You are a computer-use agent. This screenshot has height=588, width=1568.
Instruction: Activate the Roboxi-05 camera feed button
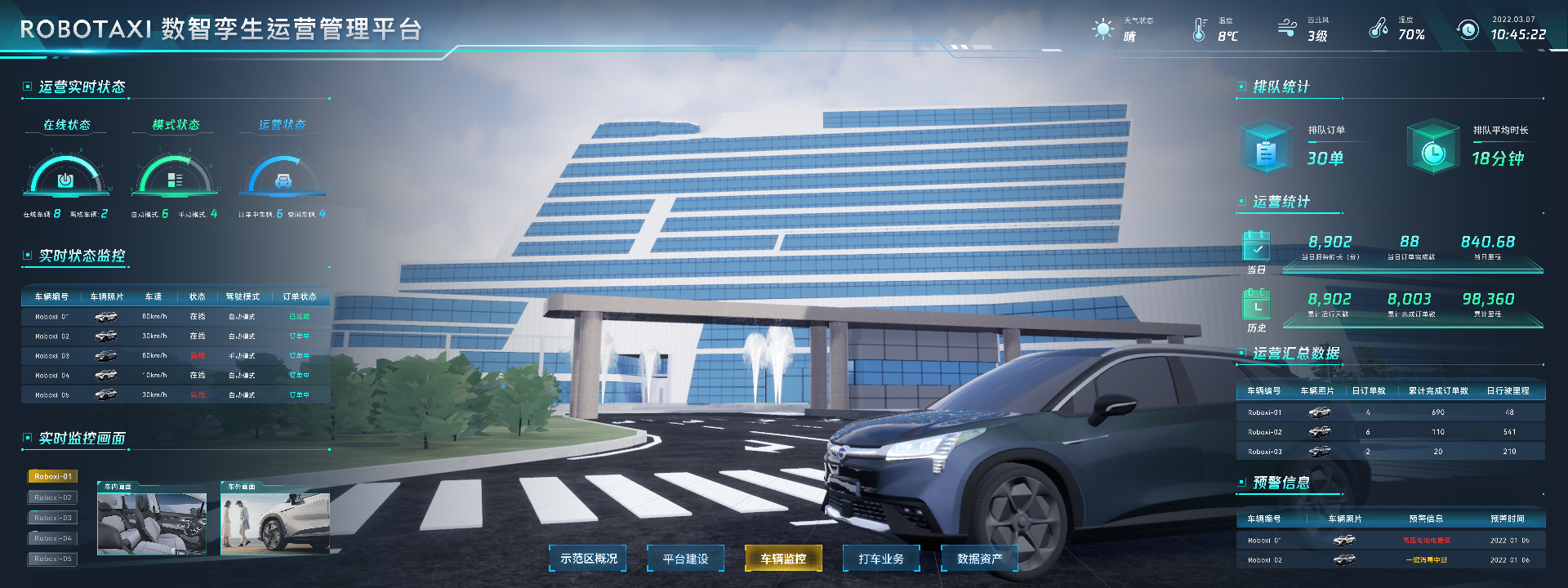tap(53, 559)
